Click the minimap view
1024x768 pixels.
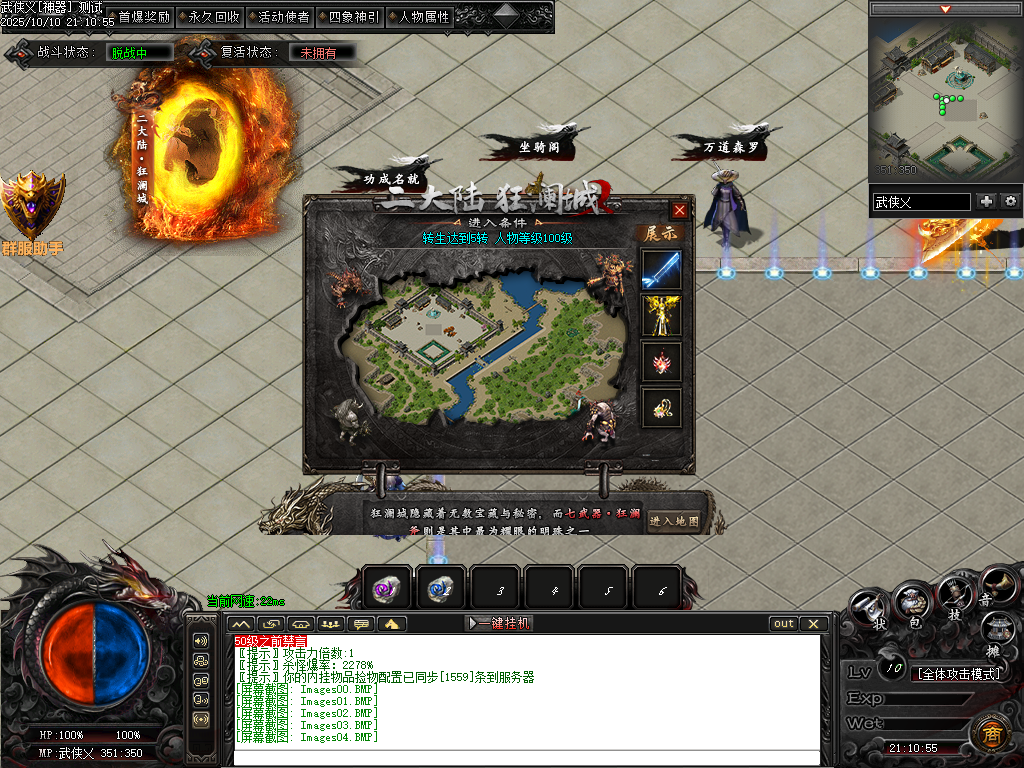945,98
